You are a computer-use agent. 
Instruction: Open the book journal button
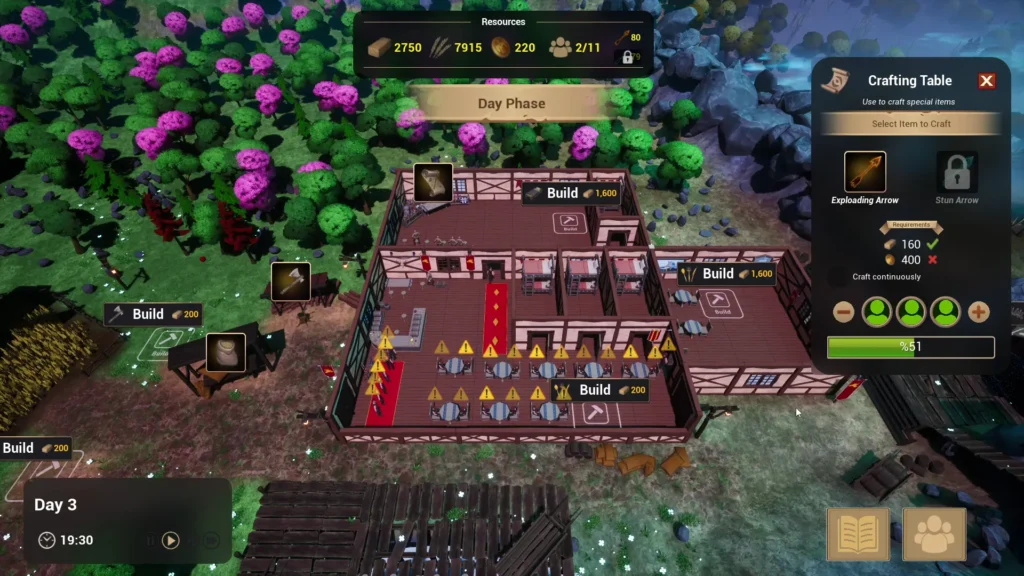point(858,534)
